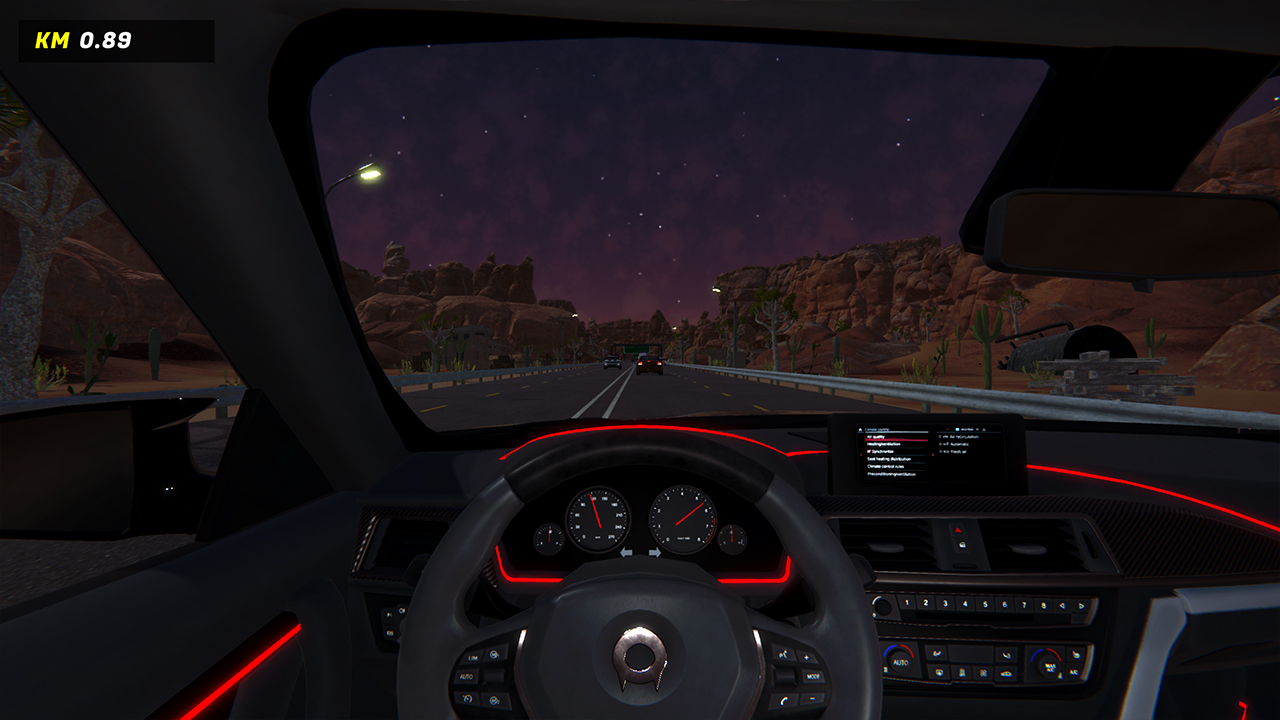The height and width of the screenshot is (720, 1280).
Task: Click the red side of the AUTO temperature dial
Action: (x=907, y=651)
